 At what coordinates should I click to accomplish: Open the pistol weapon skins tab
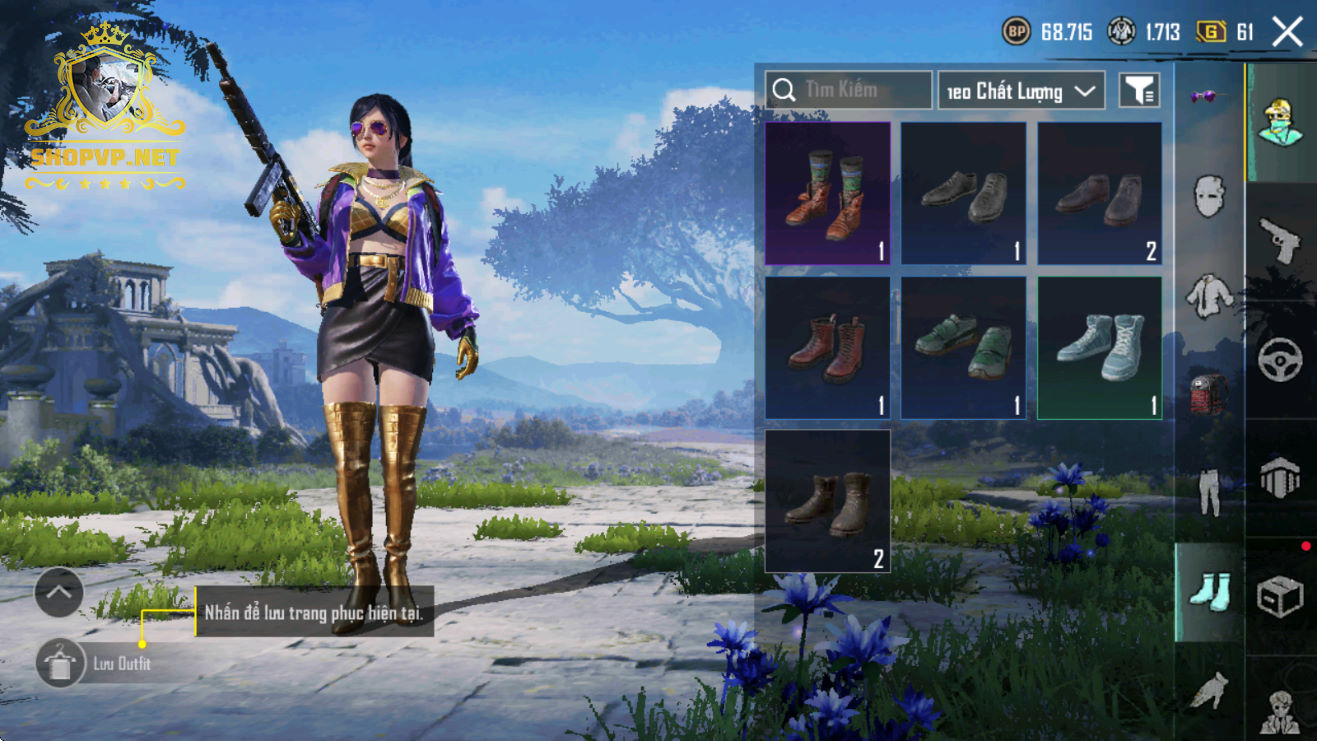pyautogui.click(x=1280, y=241)
